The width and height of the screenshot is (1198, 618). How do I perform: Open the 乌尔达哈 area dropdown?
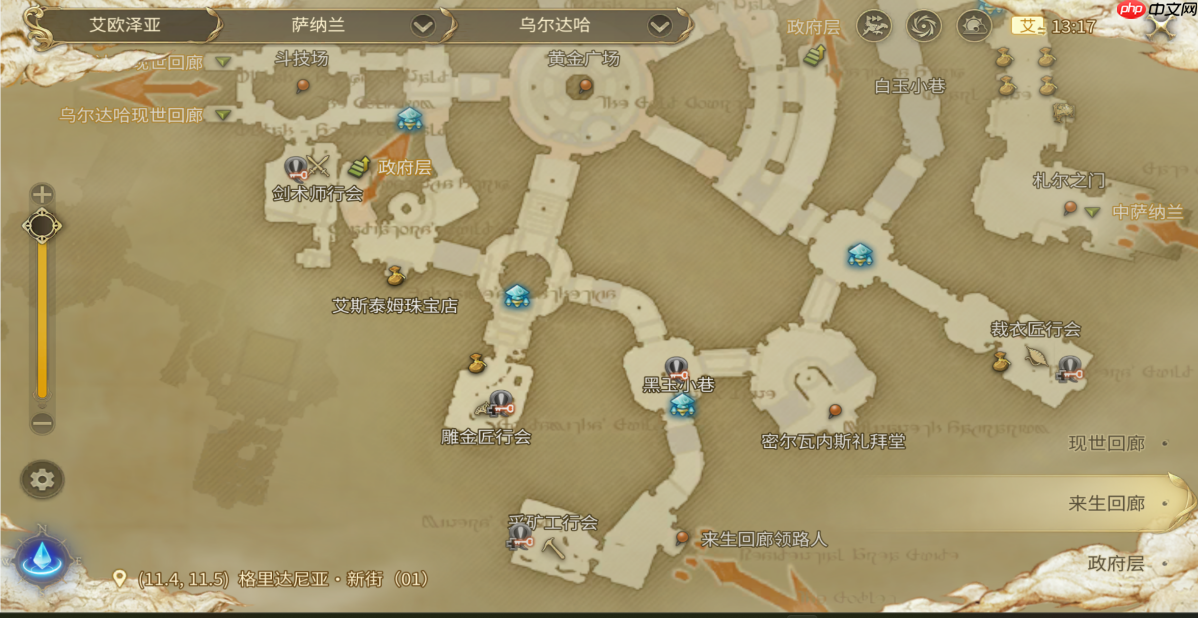coord(659,25)
